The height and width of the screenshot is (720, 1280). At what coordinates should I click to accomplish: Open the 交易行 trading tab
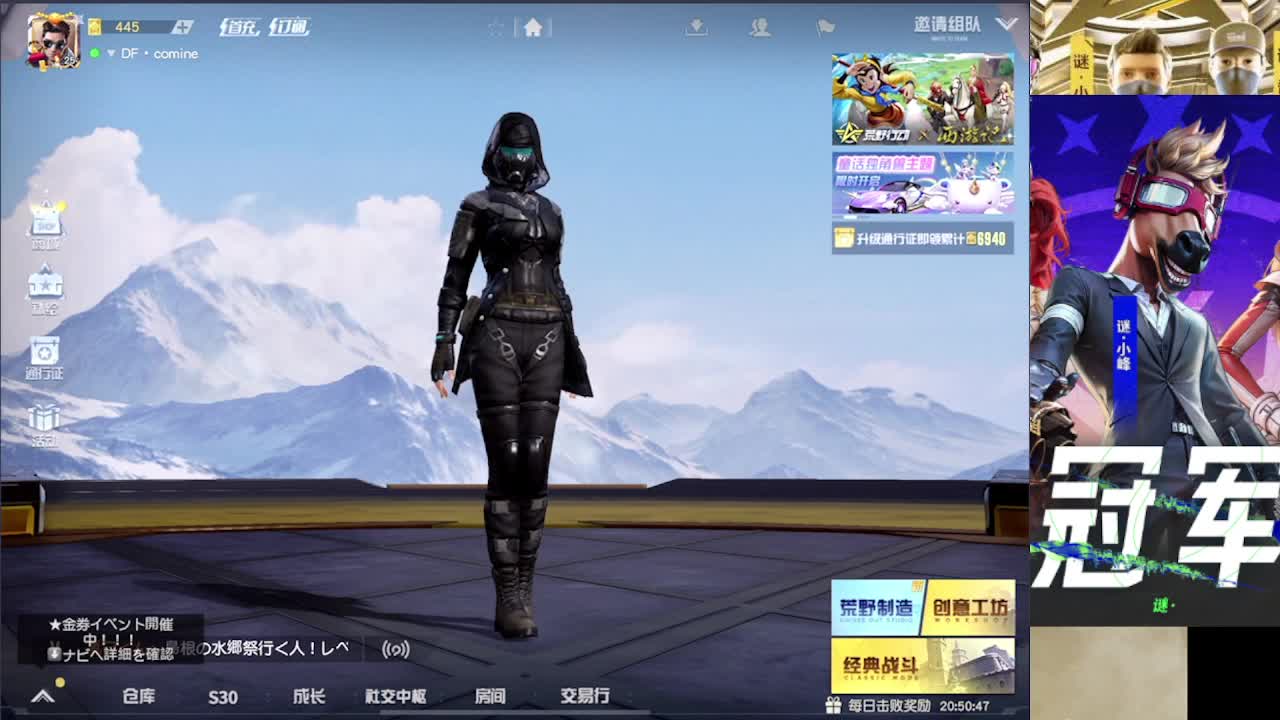(586, 697)
